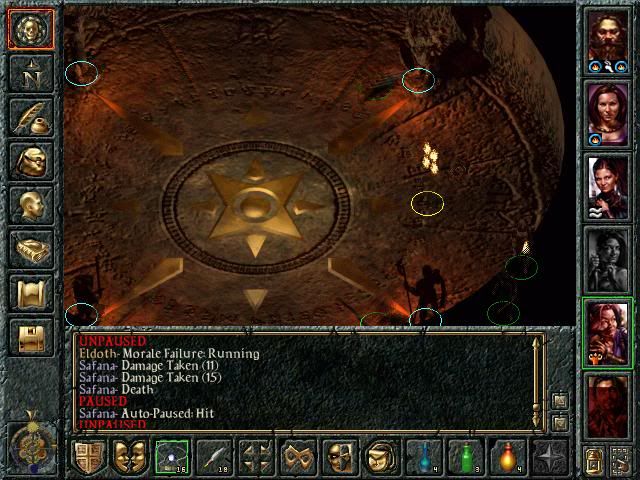Image resolution: width=640 pixels, height=480 pixels.
Task: Open the journal quill and inkwell button
Action: (30, 117)
